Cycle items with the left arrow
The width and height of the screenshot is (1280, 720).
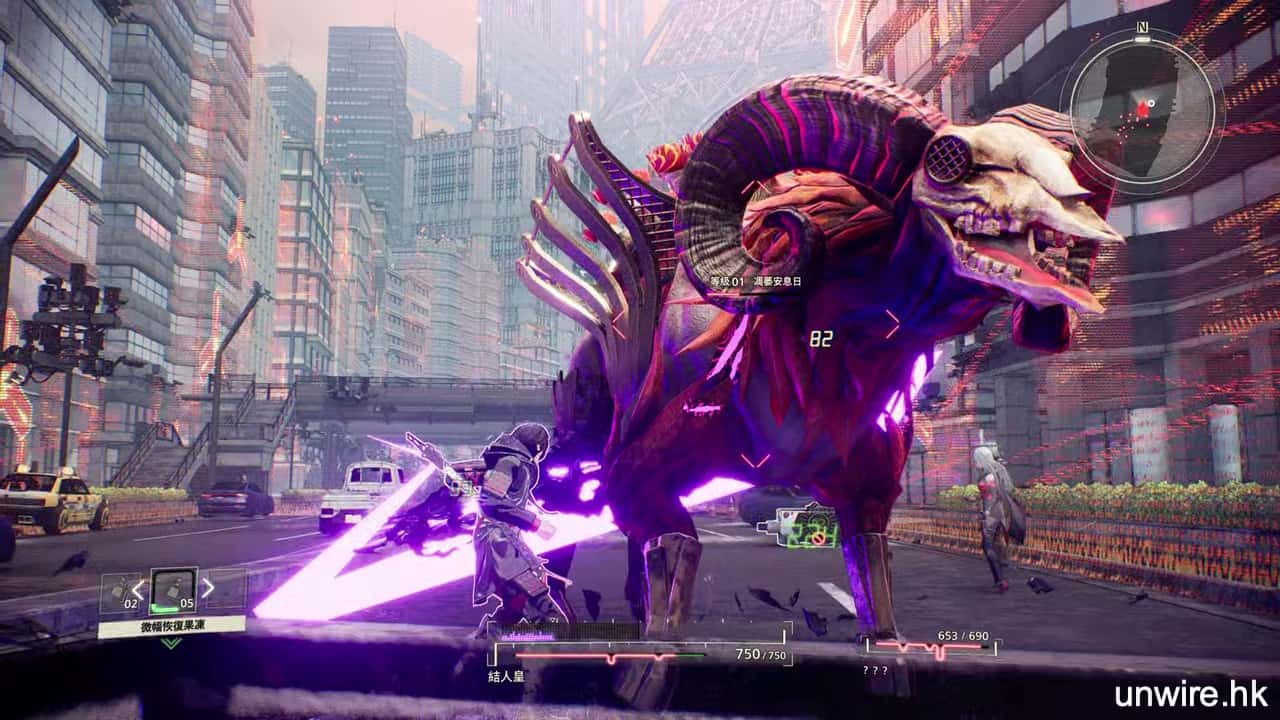coord(139,589)
